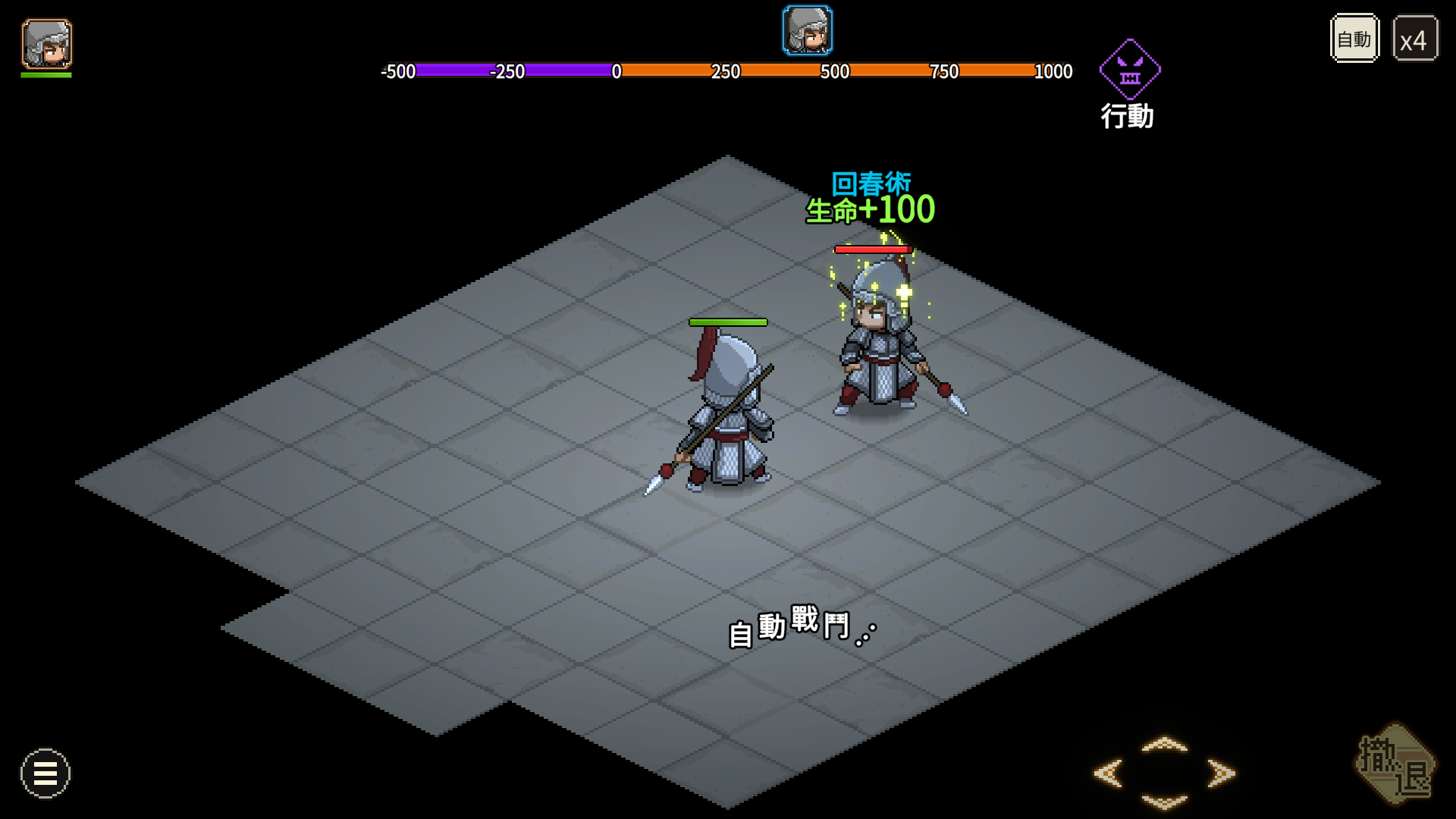The image size is (1456, 819).
Task: Change the x4 battle speed
Action: [1414, 39]
